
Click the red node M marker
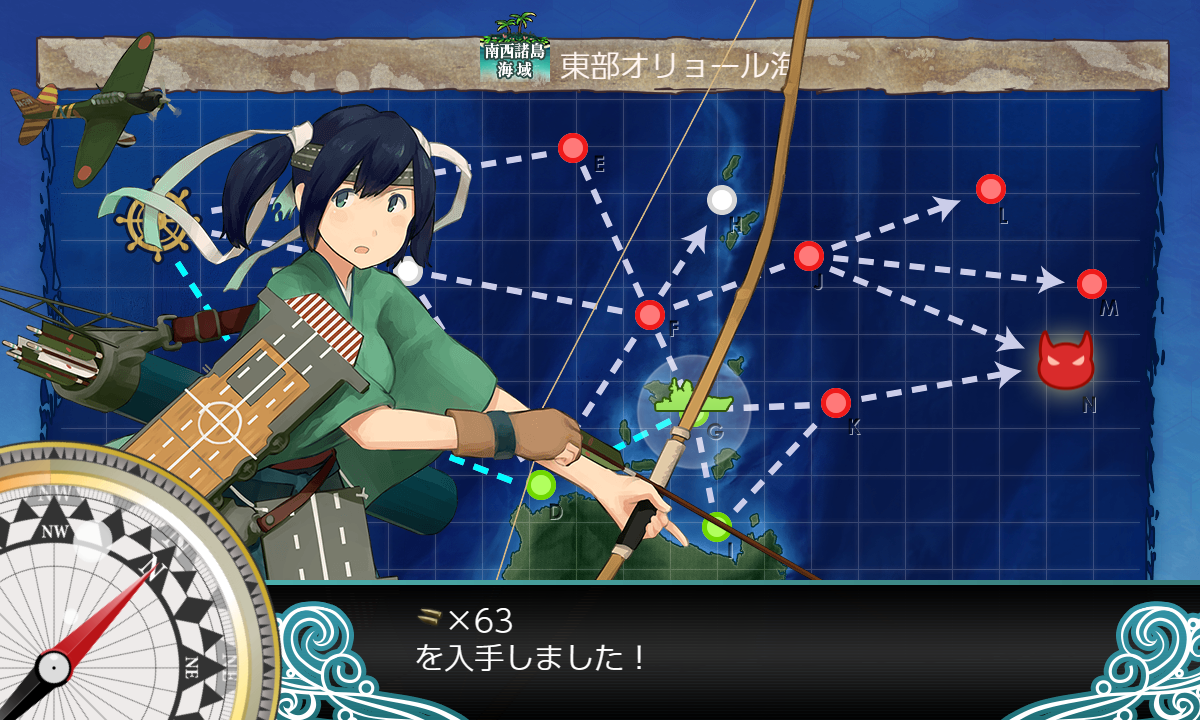tap(1092, 284)
